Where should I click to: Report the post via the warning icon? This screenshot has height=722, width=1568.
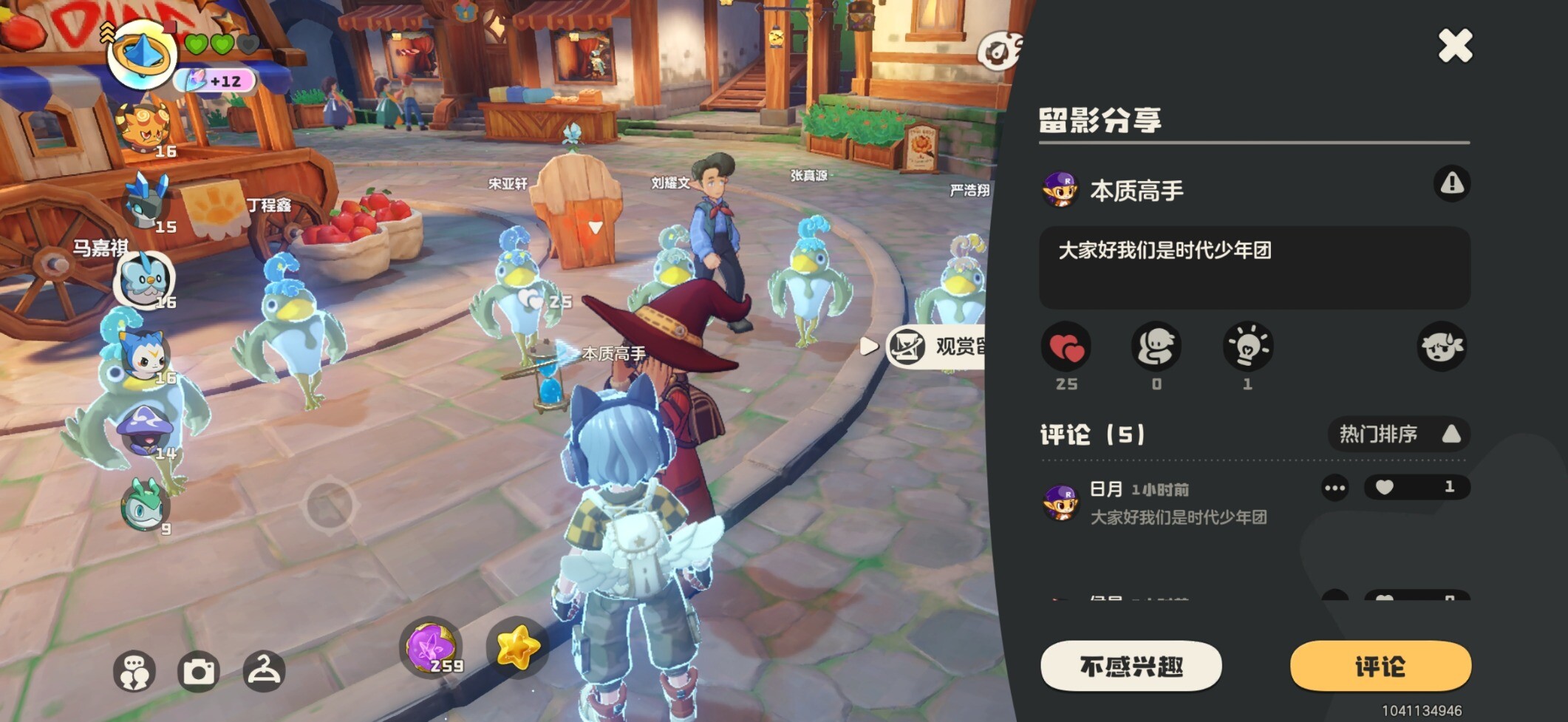pos(1451,183)
